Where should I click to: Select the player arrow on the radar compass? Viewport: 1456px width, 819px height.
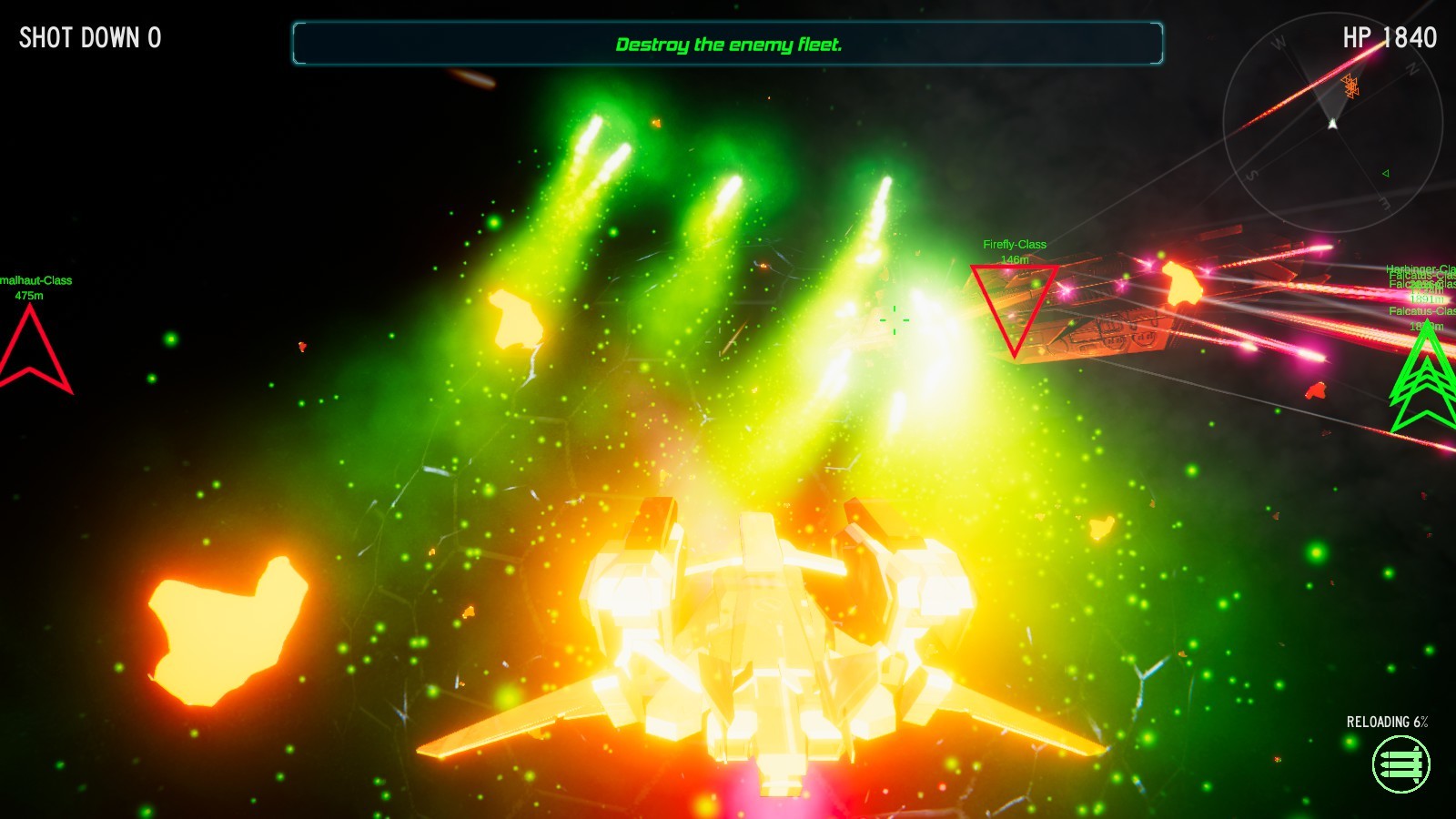pyautogui.click(x=1333, y=123)
